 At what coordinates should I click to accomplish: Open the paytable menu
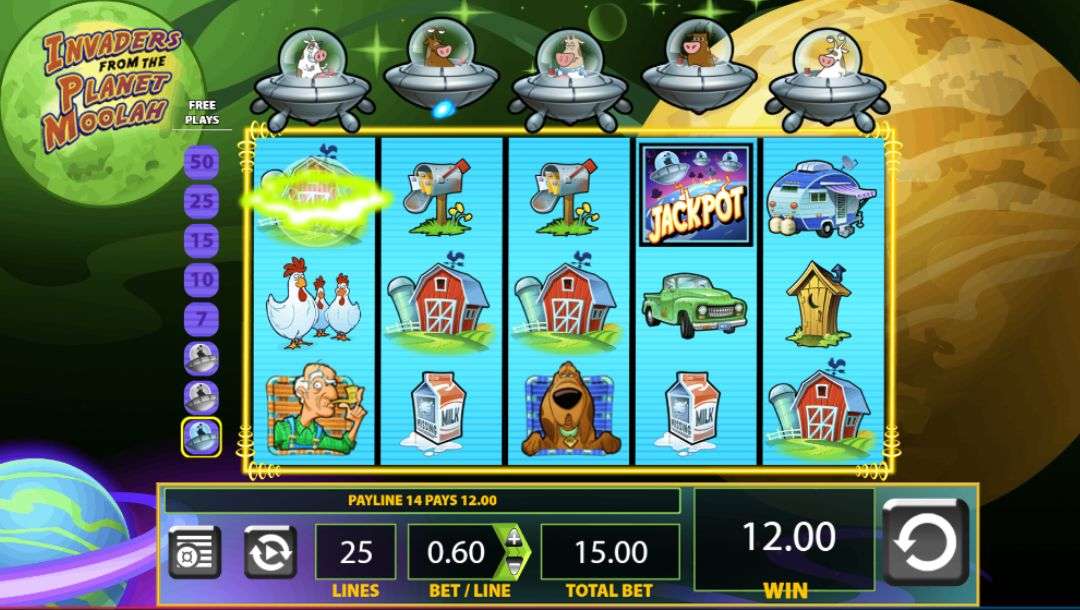pyautogui.click(x=194, y=552)
